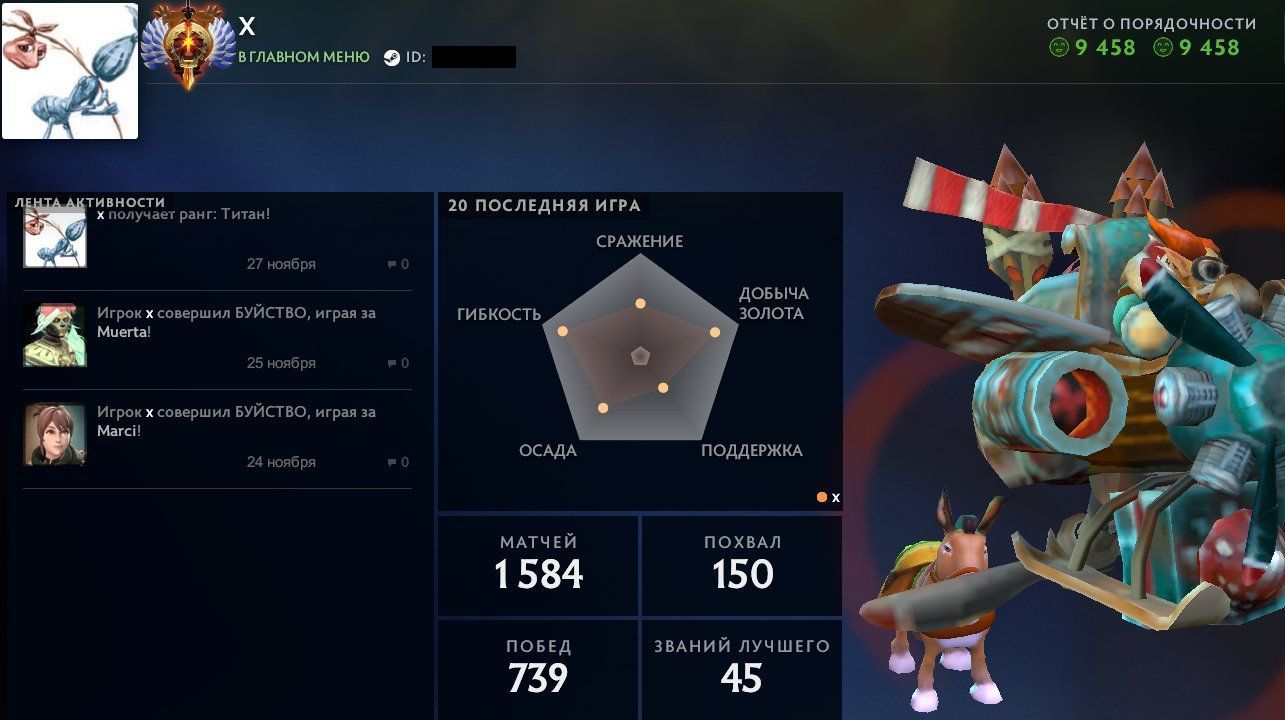The height and width of the screenshot is (720, 1285).
Task: Click the Marci hero portrait
Action: 55,434
